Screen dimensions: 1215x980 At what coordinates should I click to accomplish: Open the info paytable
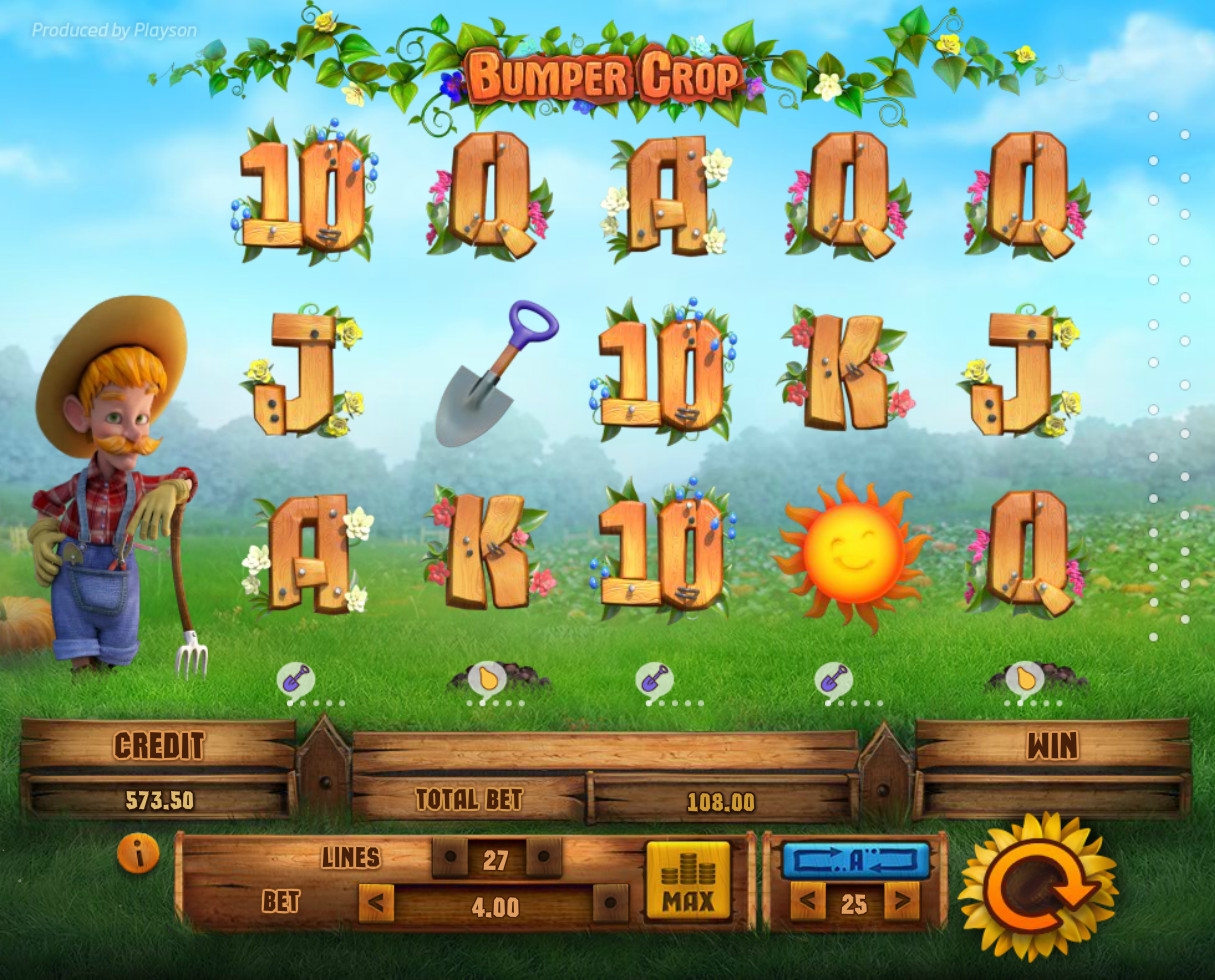click(x=138, y=853)
